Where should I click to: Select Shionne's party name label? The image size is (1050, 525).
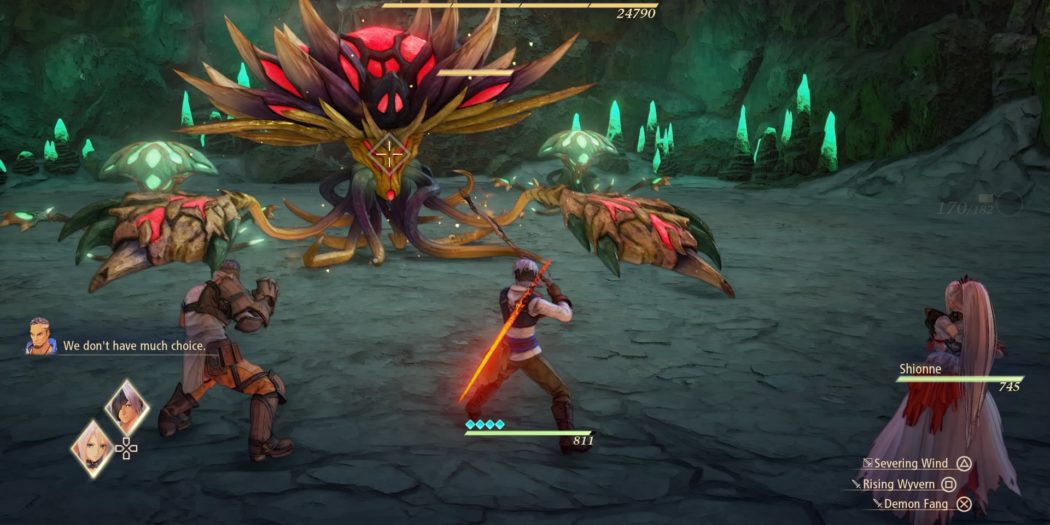coord(919,369)
